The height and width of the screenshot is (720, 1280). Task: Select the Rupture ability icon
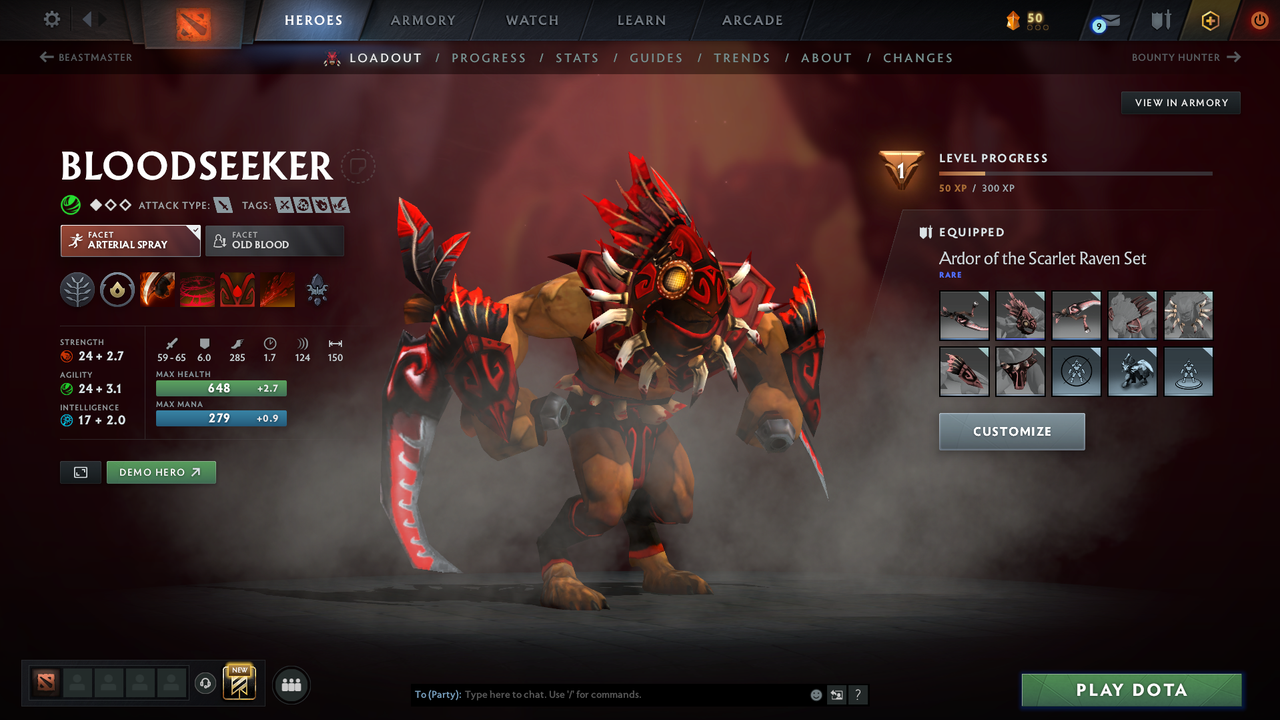click(277, 290)
